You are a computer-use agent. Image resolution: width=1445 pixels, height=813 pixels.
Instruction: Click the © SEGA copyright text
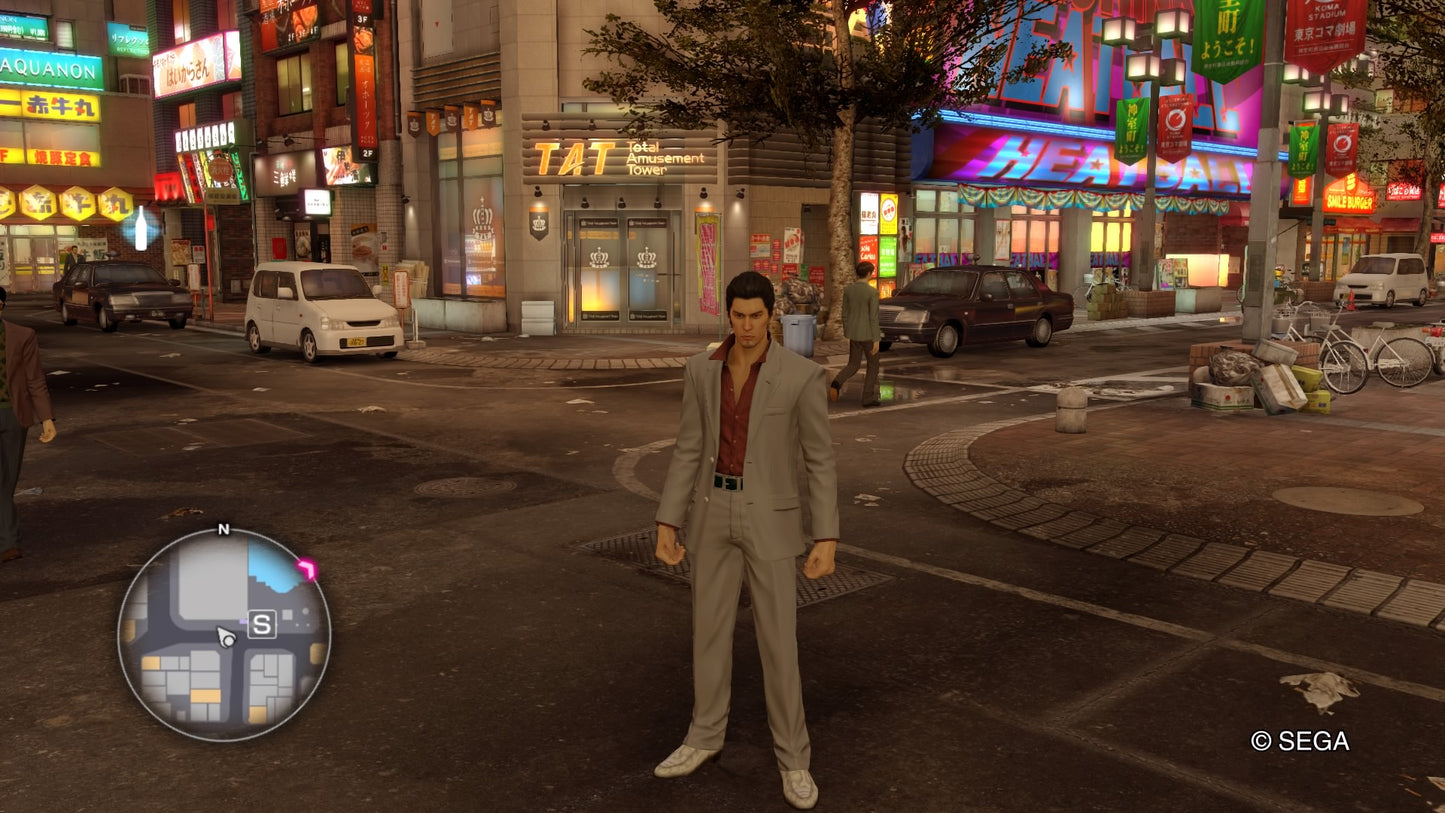tap(1300, 742)
